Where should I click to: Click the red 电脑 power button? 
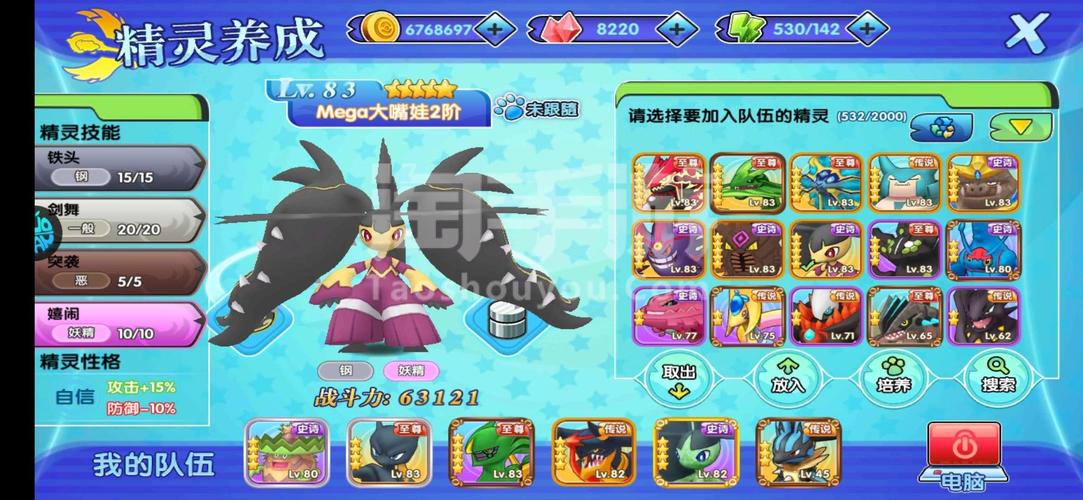(963, 446)
